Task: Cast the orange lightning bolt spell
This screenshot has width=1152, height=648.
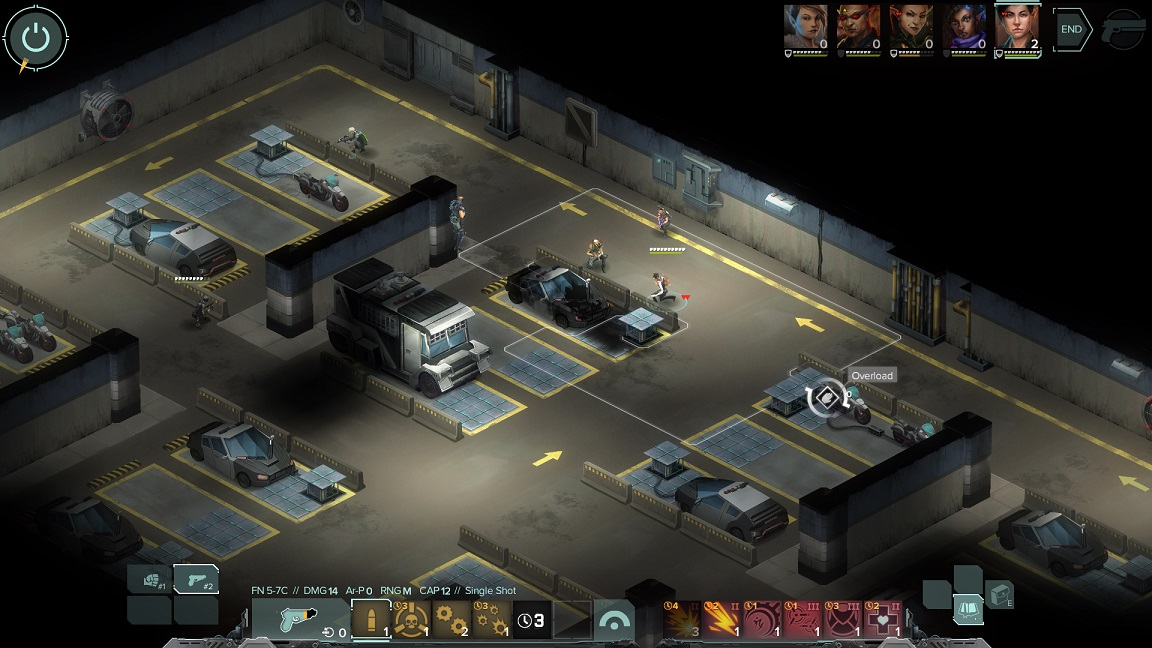Action: 723,620
